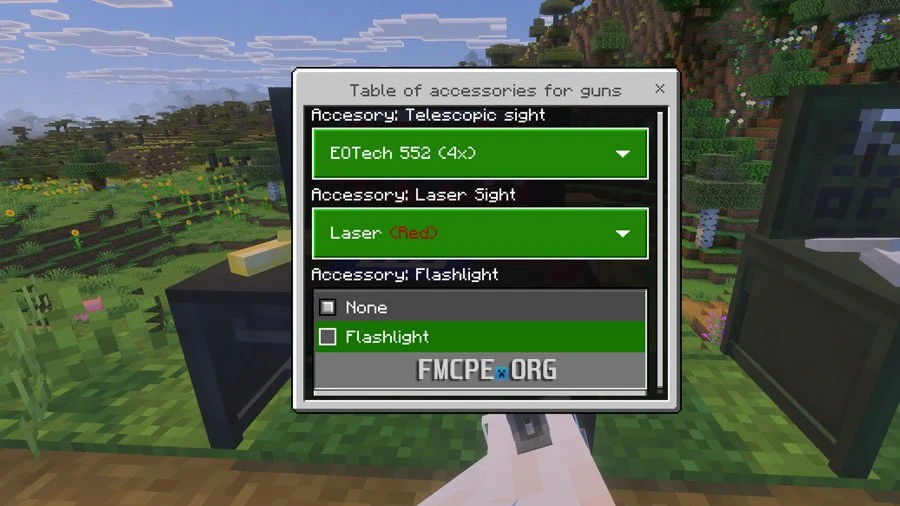Choose the Flashlight option
900x506 pixels.
point(328,337)
